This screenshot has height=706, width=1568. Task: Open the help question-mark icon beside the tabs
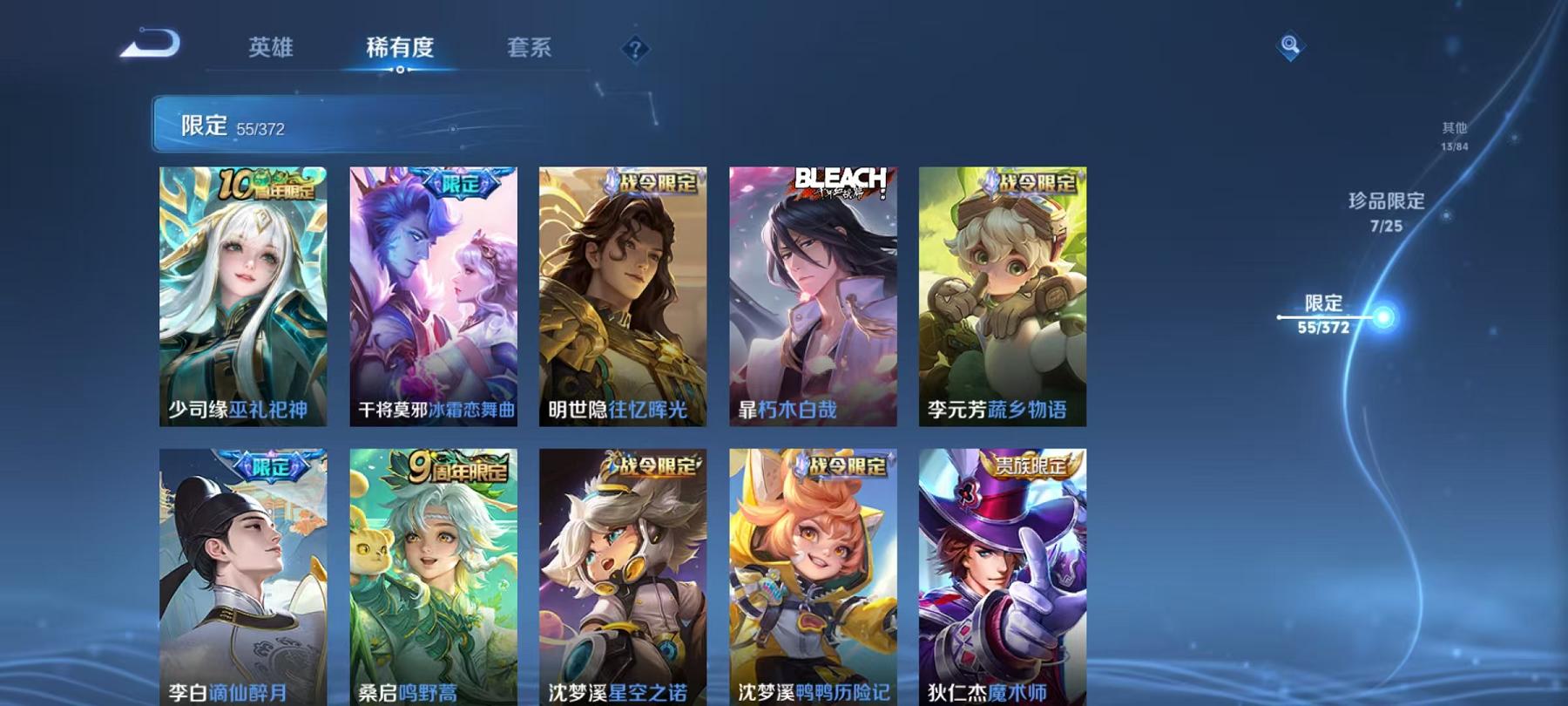pyautogui.click(x=635, y=50)
